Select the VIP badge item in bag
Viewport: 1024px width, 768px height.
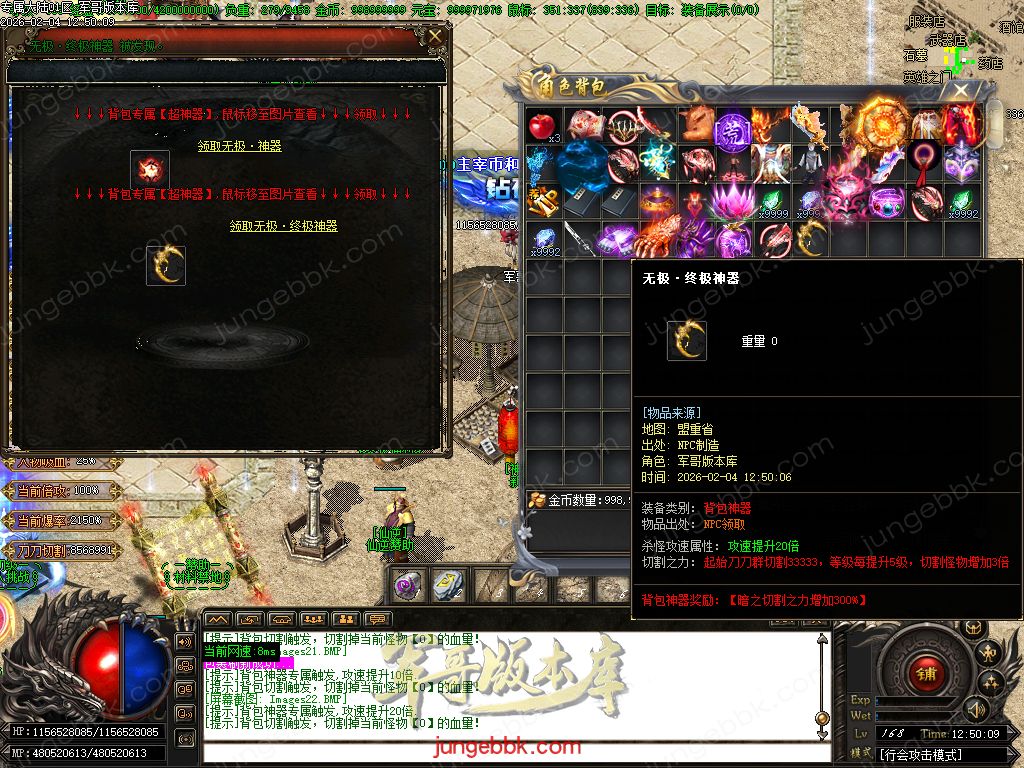542,202
